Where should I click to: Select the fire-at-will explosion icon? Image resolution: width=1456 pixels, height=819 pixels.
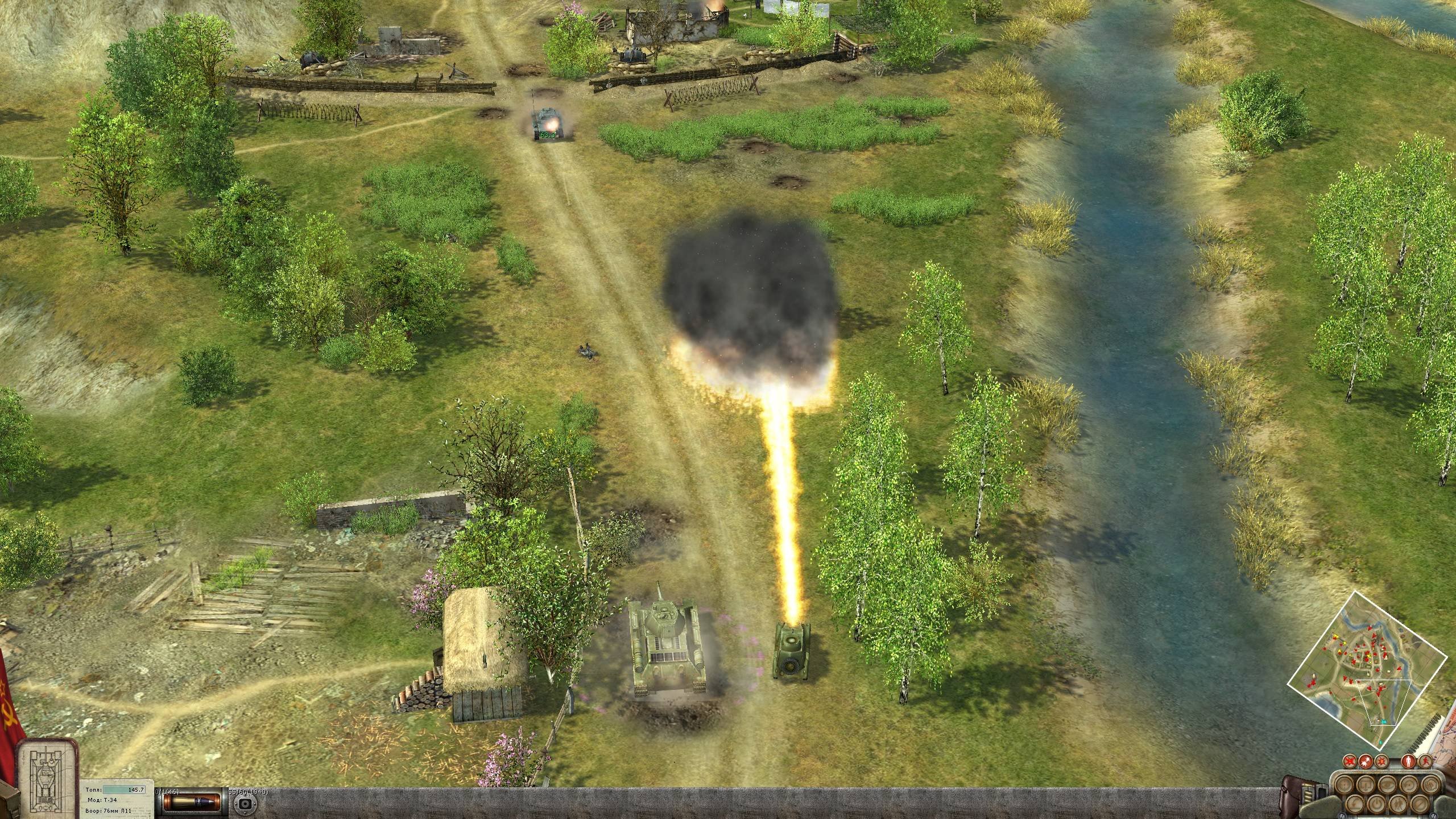coord(1381,761)
